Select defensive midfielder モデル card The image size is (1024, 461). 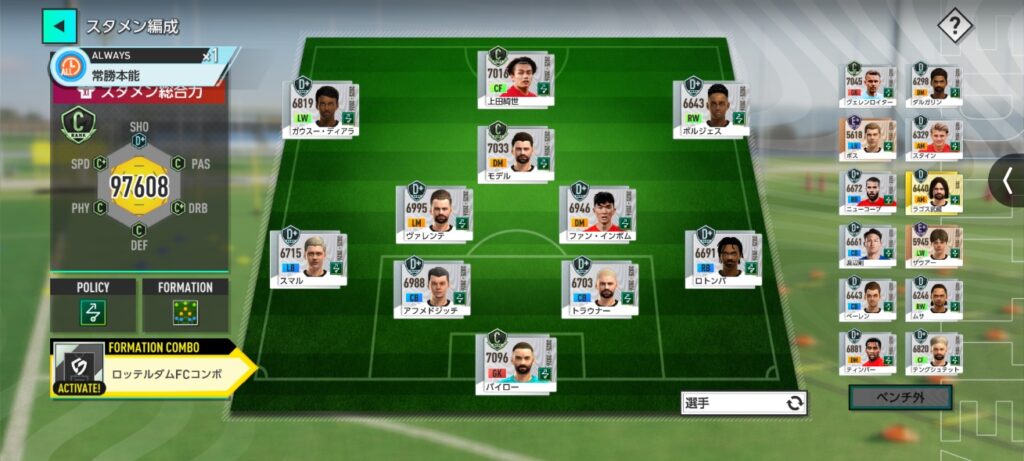point(514,152)
